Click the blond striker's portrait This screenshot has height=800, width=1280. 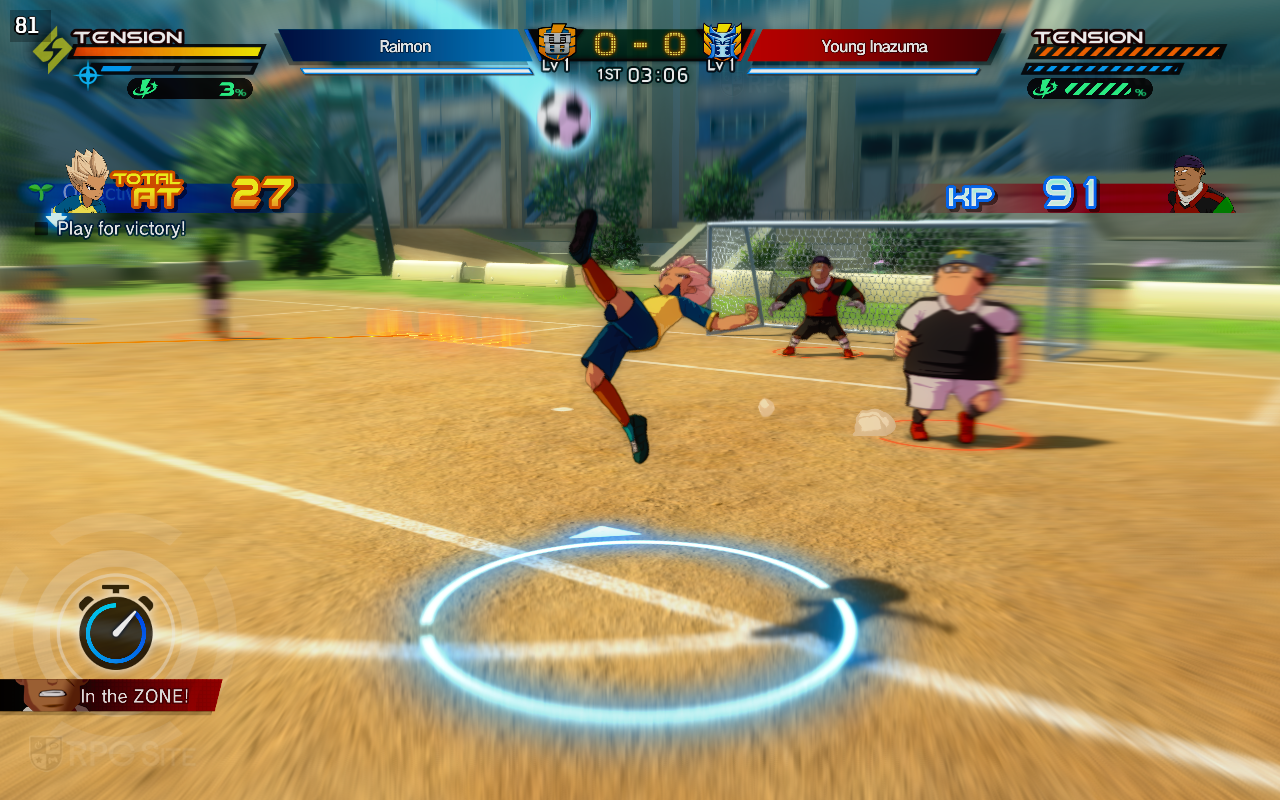point(87,182)
